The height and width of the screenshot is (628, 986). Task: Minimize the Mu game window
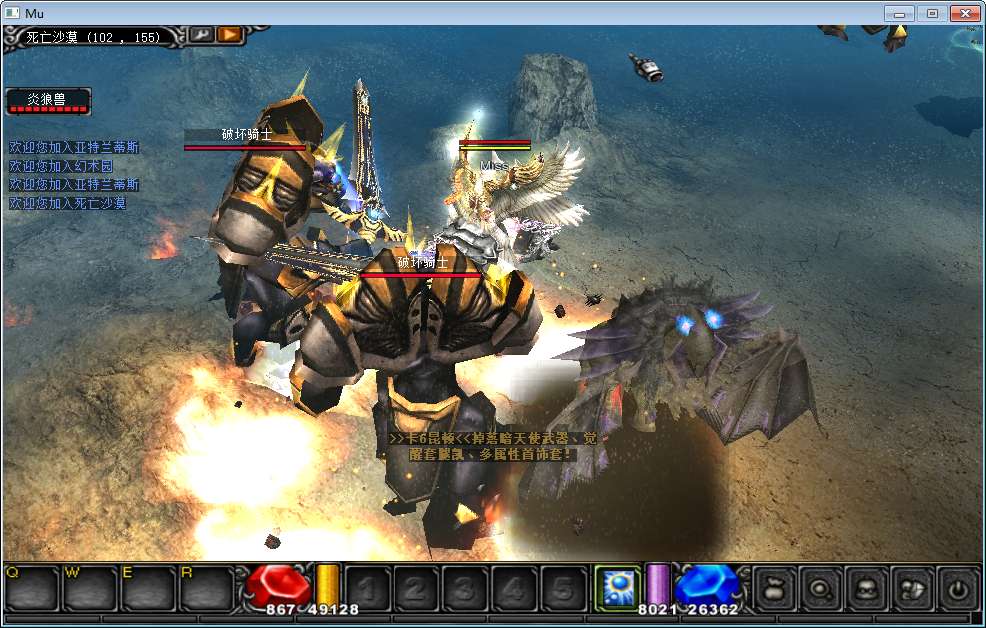point(900,13)
